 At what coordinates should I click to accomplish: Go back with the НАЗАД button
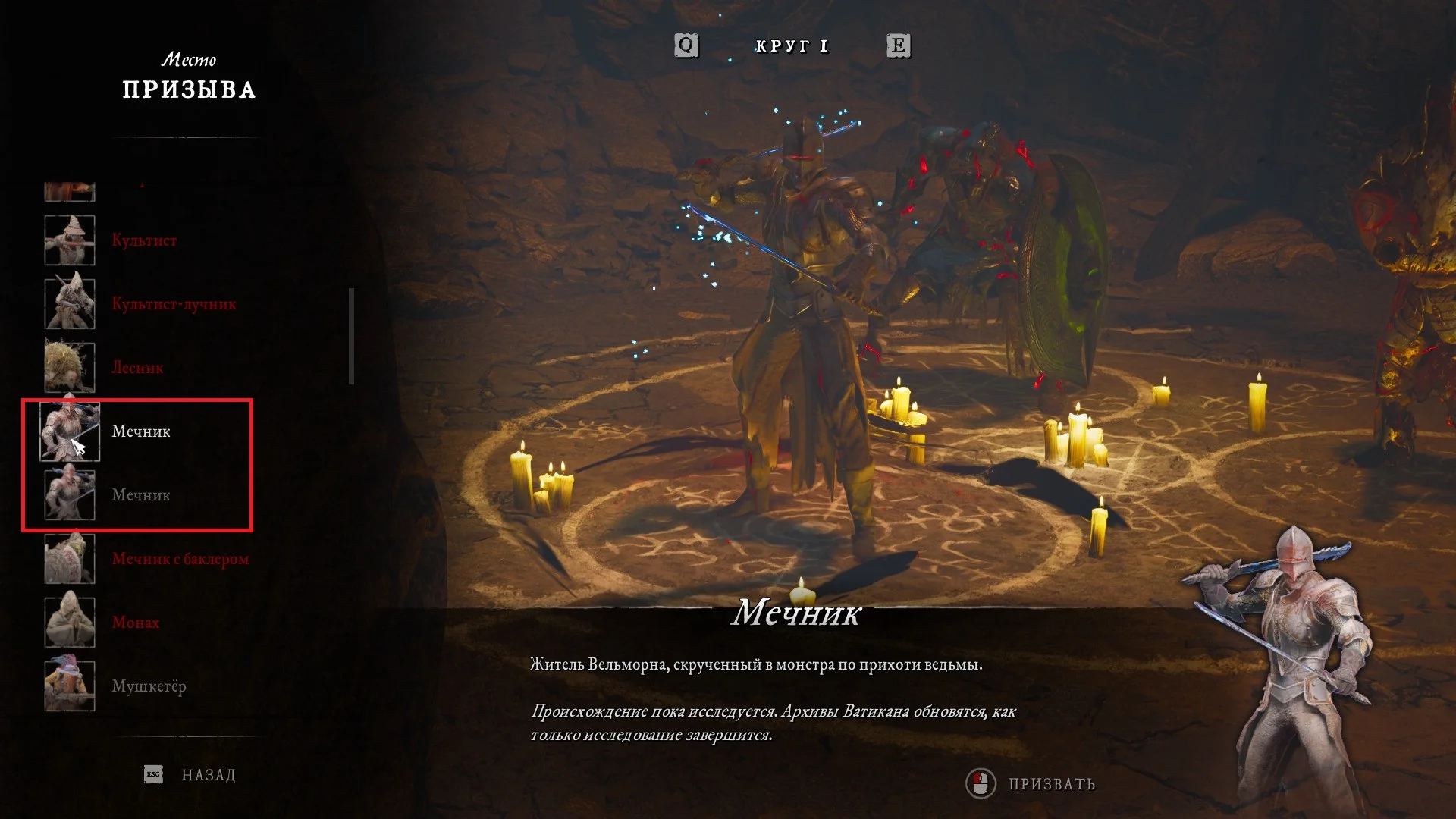(x=207, y=775)
